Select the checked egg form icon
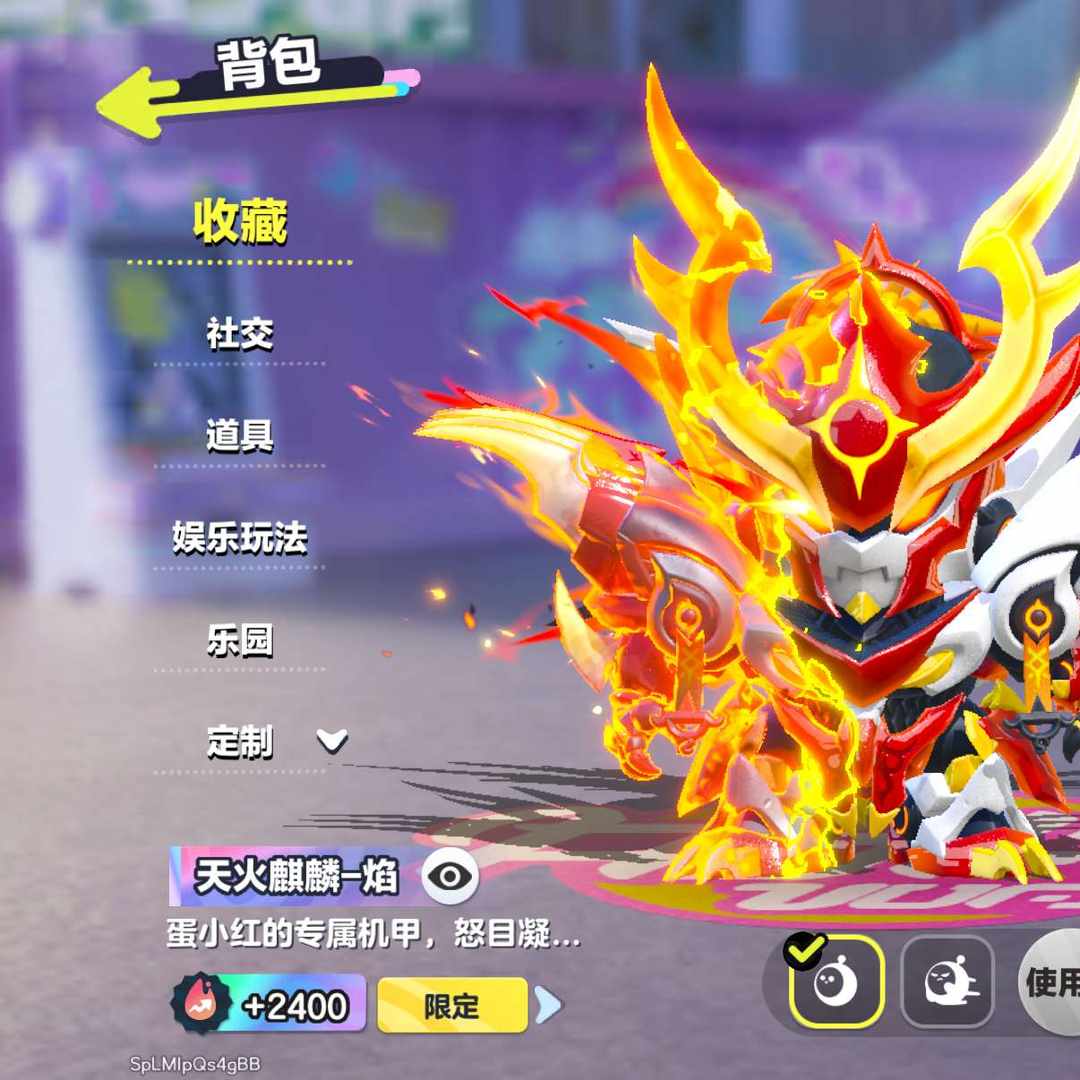 836,982
